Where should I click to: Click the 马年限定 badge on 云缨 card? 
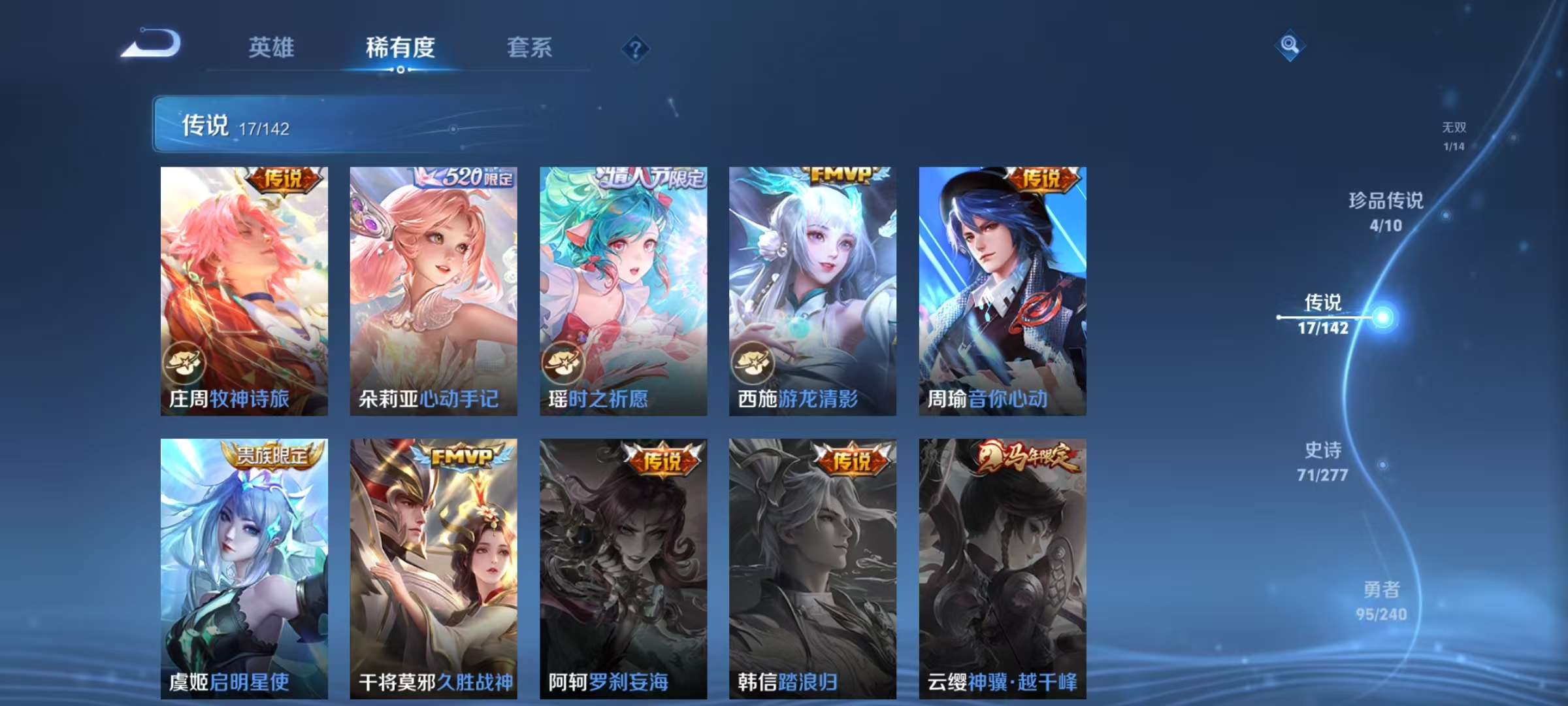pos(1029,458)
